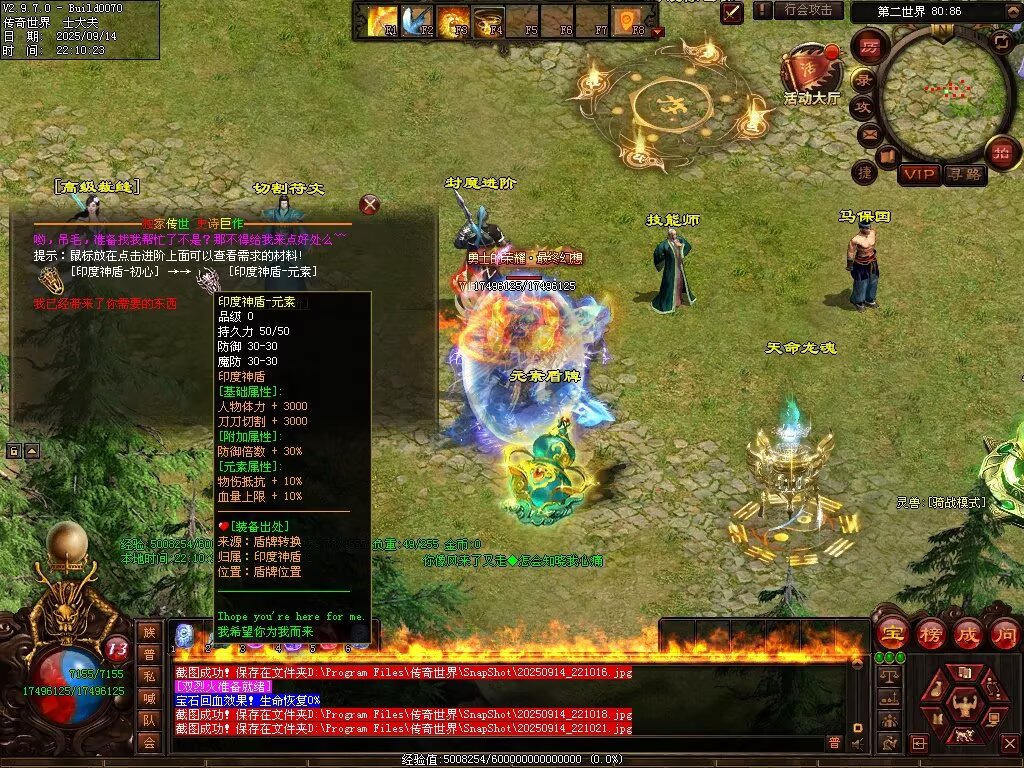Use the F3 fire skill slot
Viewport: 1024px width, 768px height.
pyautogui.click(x=453, y=20)
